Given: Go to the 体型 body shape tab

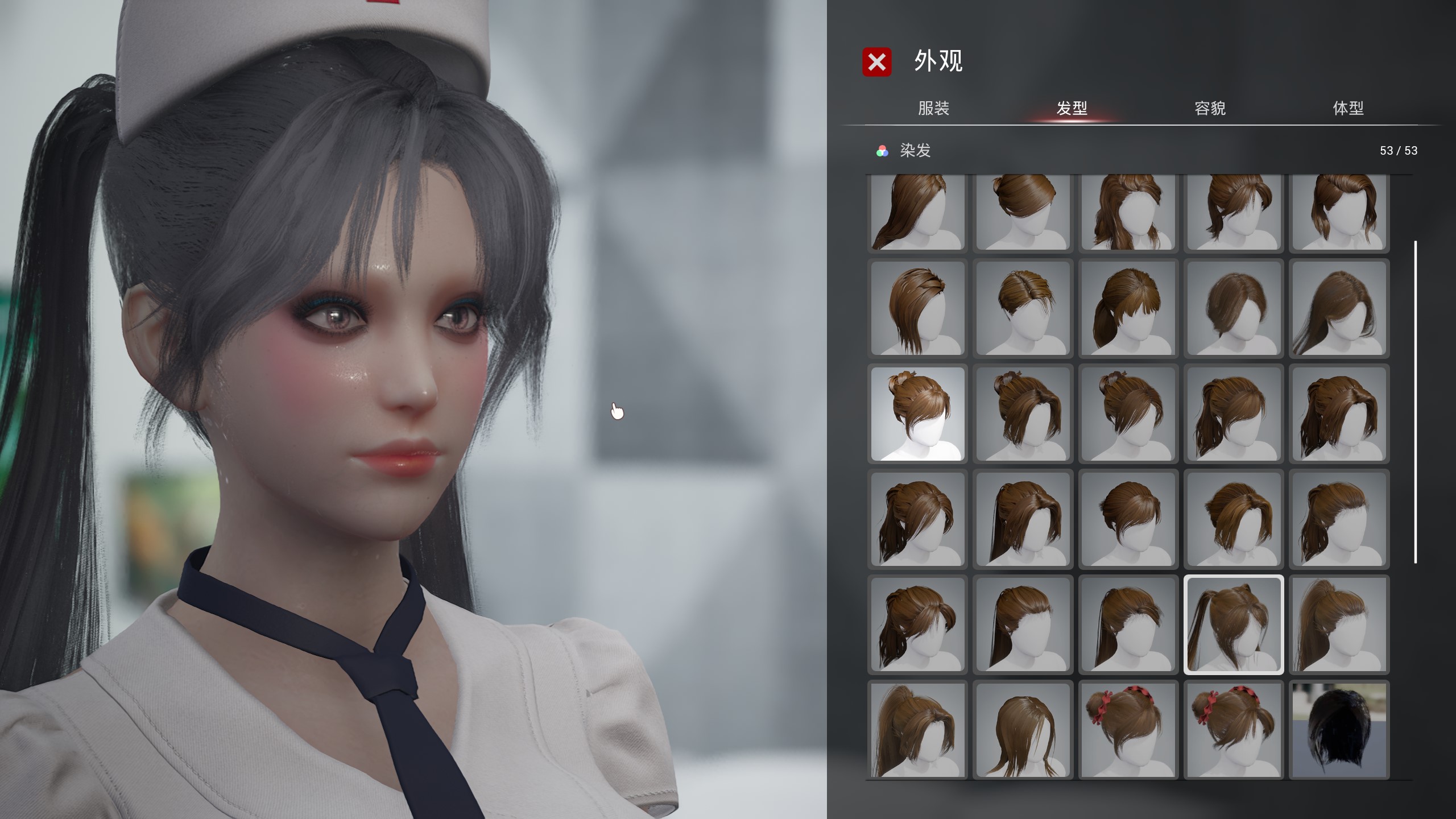Looking at the screenshot, I should 1348,108.
